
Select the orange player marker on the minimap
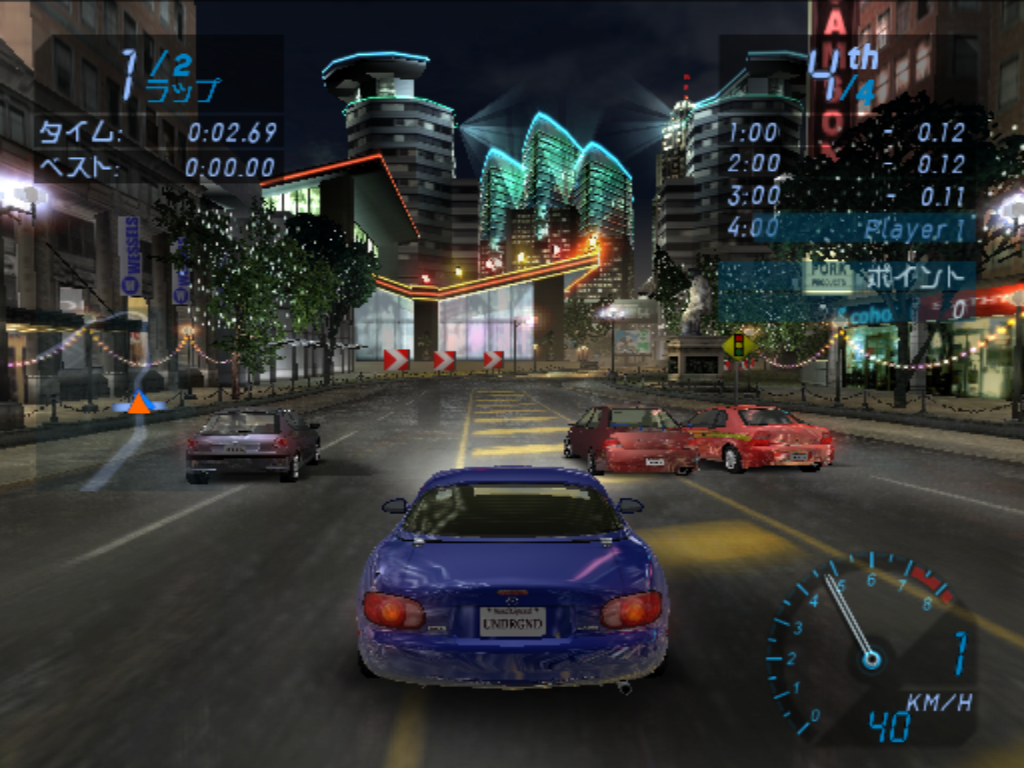pyautogui.click(x=139, y=402)
